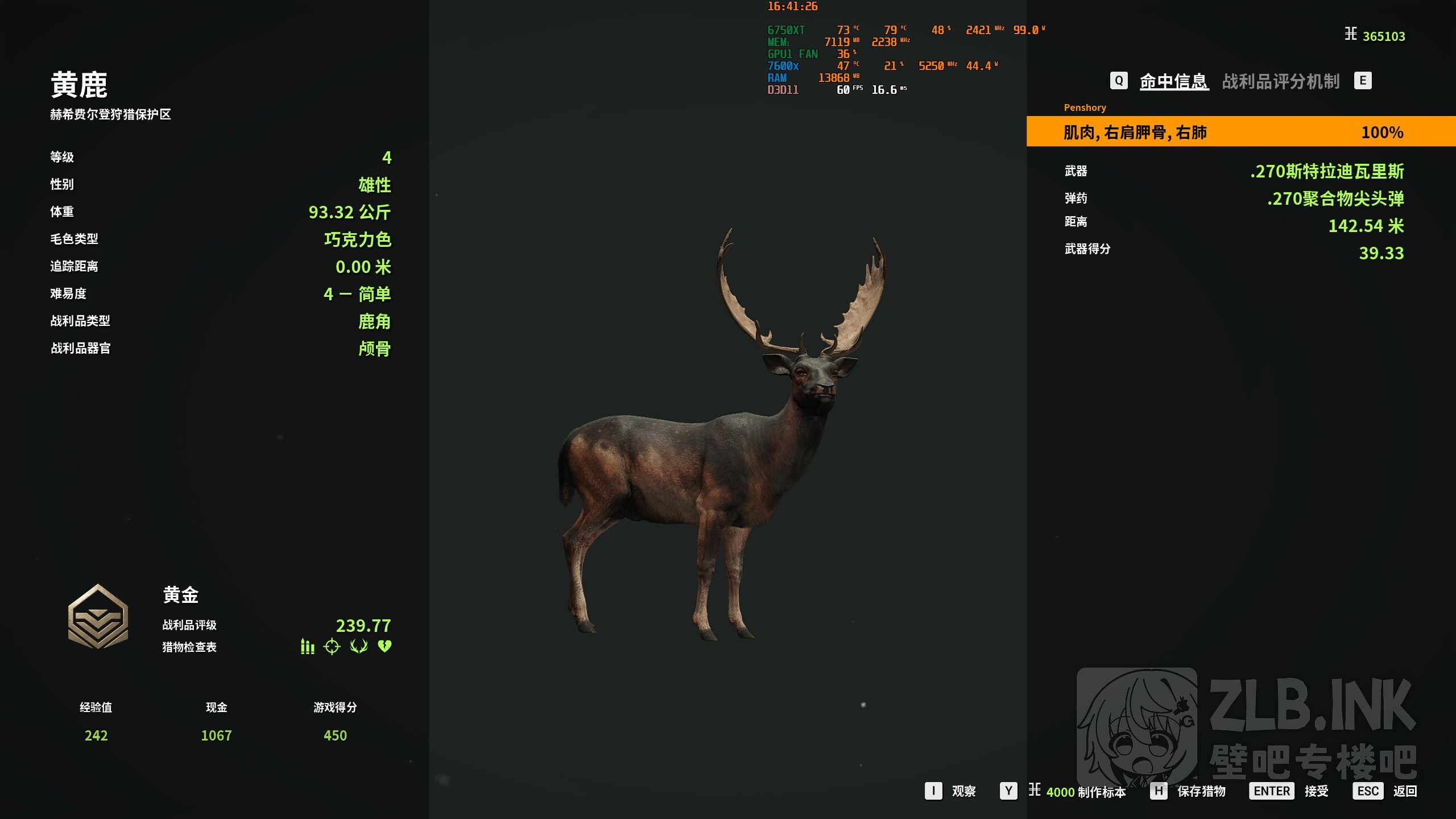The image size is (1456, 819).
Task: Choose the 观察 inspect option
Action: 963,791
